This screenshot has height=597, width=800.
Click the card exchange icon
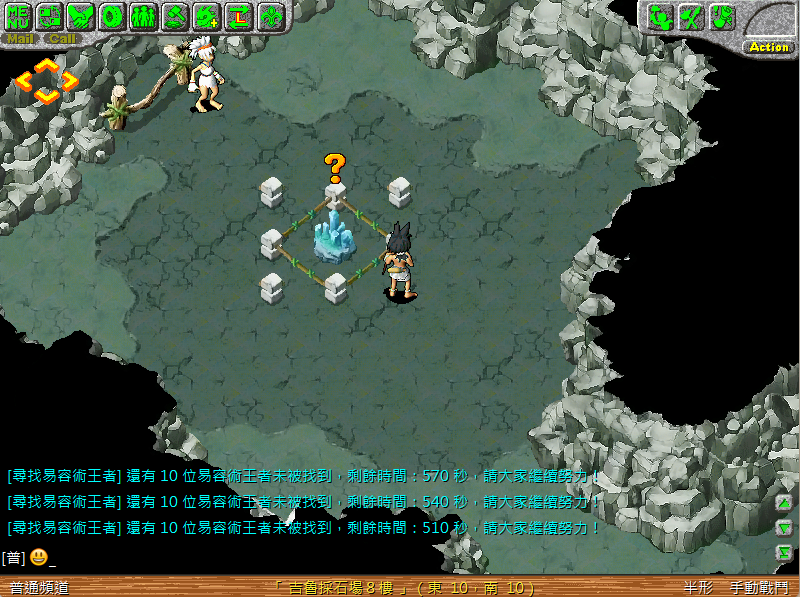50,16
